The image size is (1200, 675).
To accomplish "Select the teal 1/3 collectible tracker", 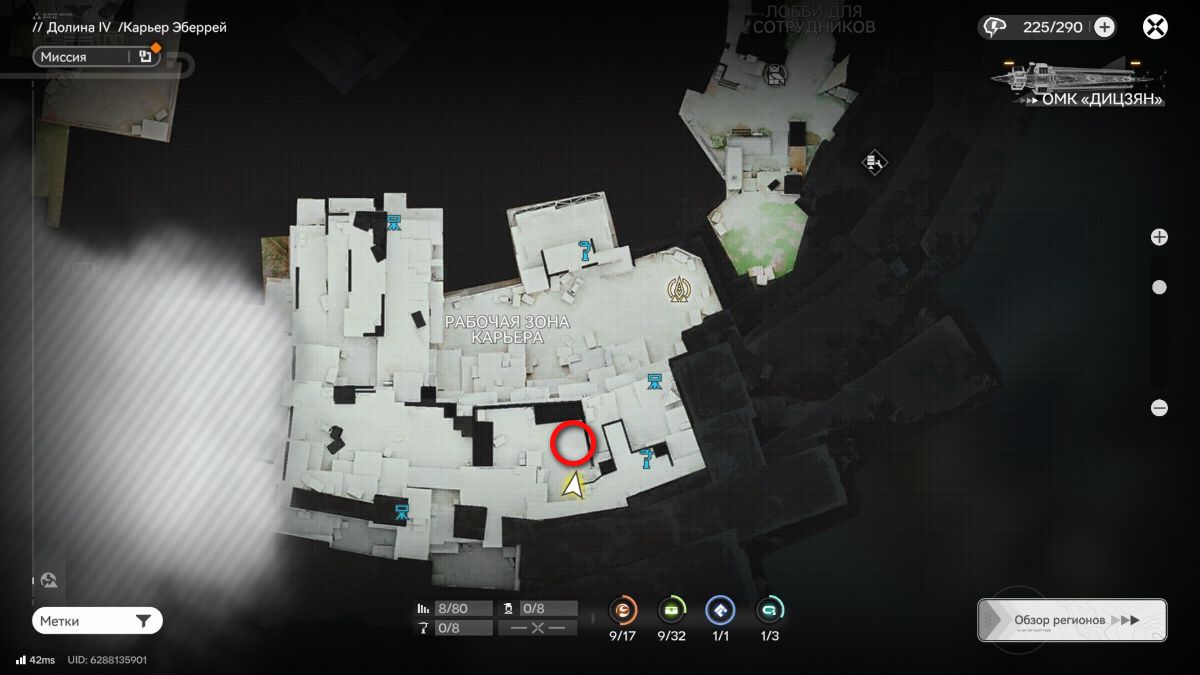I will pyautogui.click(x=769, y=610).
